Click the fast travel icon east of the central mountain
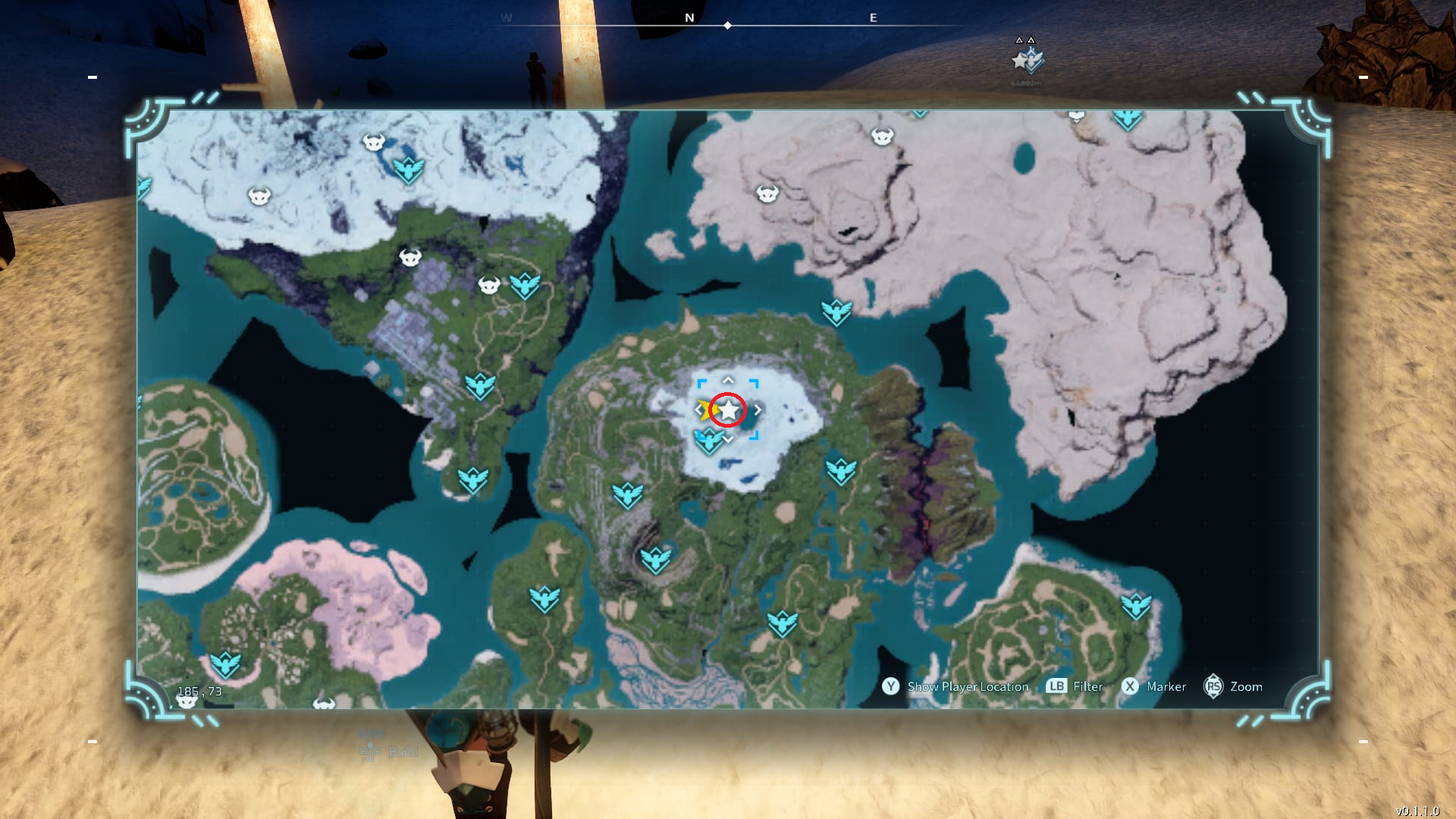1456x819 pixels. tap(840, 471)
